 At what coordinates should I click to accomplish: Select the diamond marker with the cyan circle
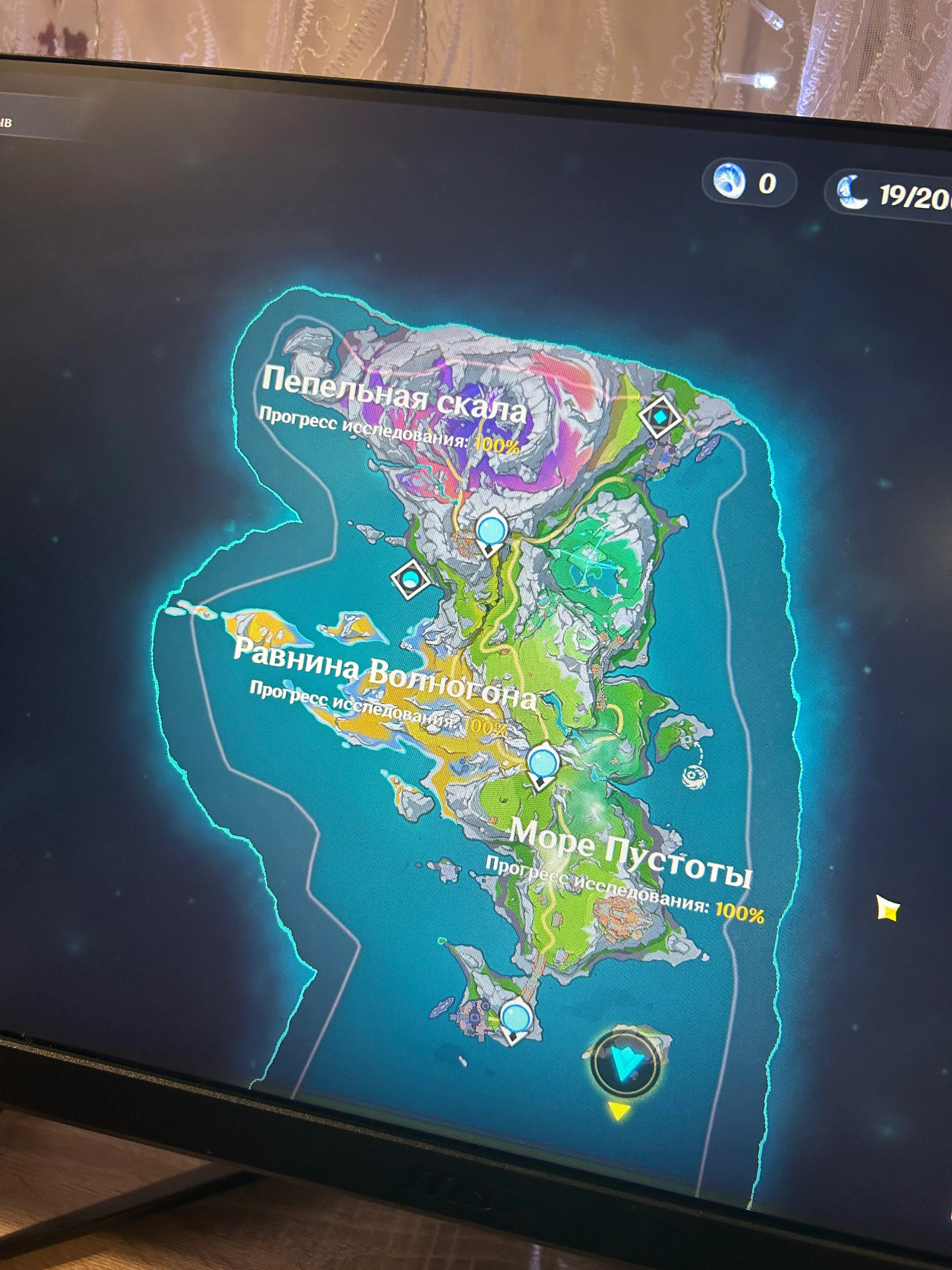point(410,579)
